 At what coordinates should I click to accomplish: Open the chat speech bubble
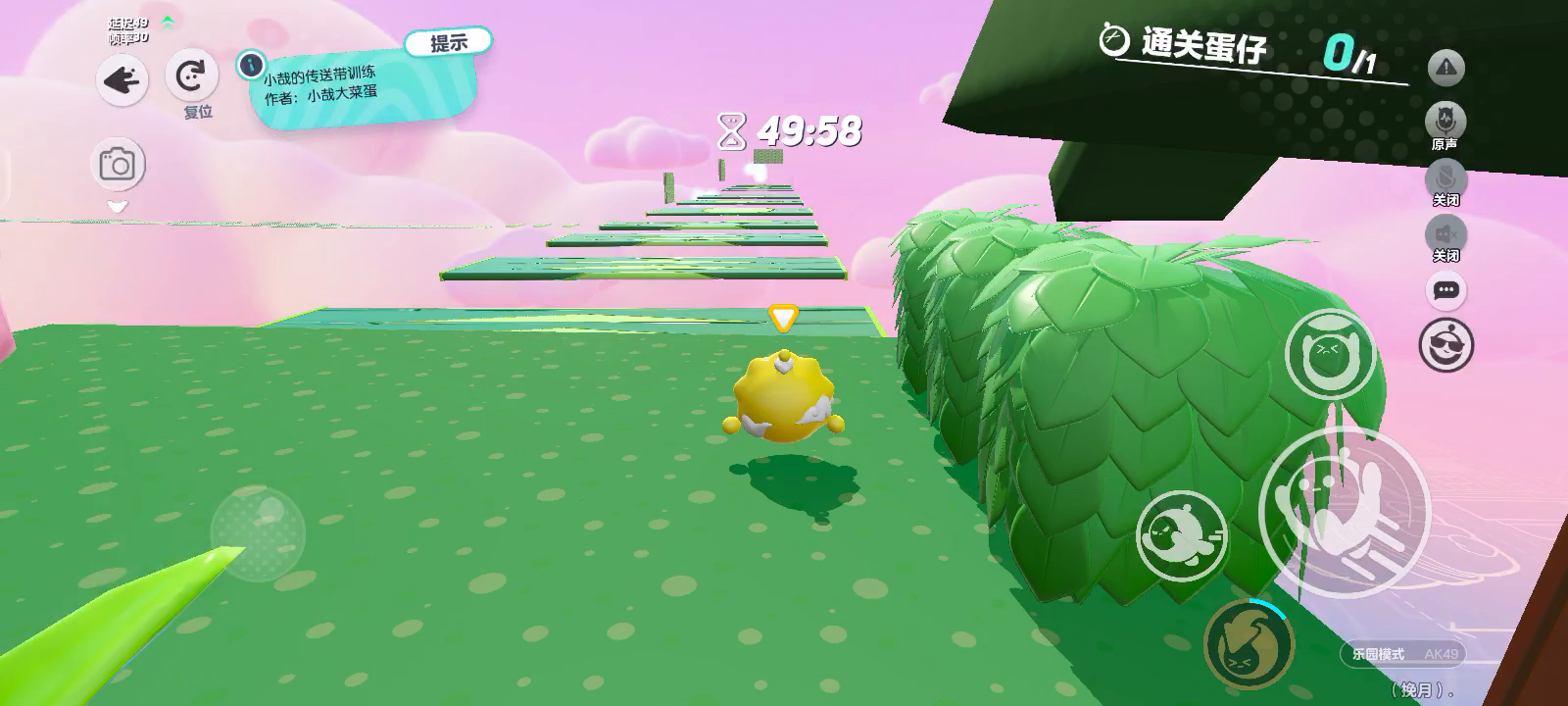point(1446,290)
